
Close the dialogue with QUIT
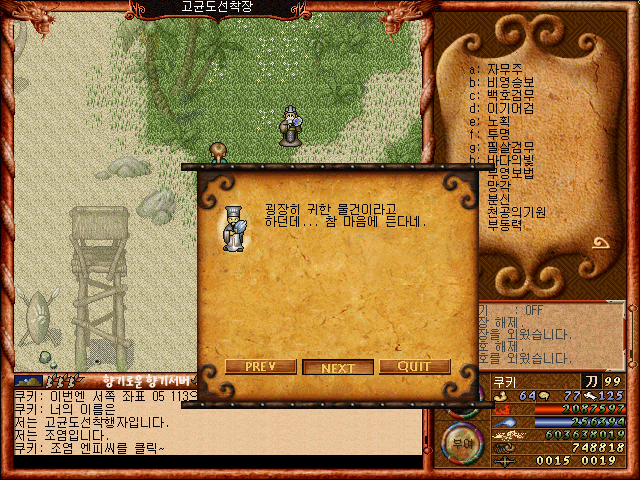(x=414, y=367)
